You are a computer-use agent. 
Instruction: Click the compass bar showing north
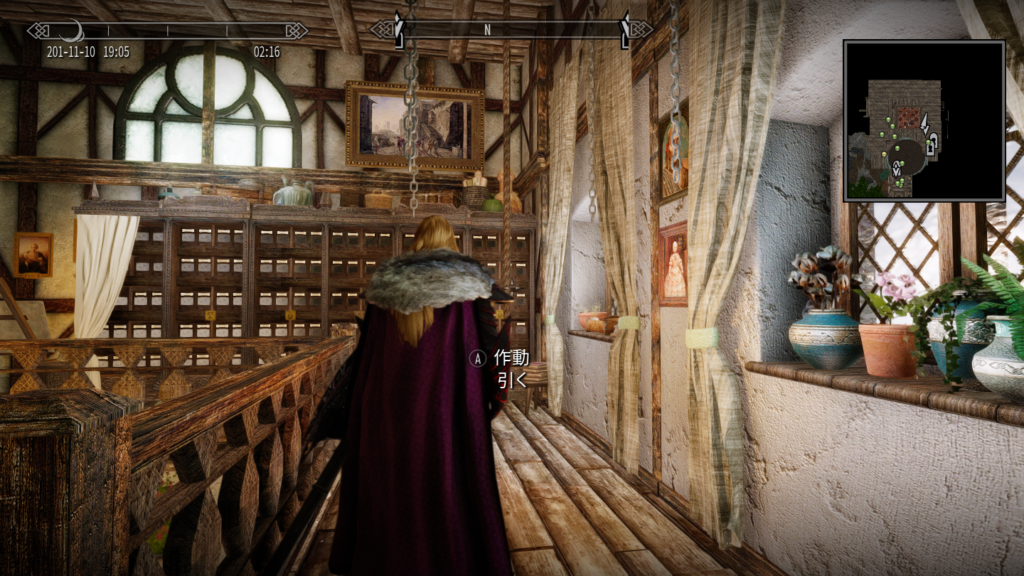(x=511, y=29)
